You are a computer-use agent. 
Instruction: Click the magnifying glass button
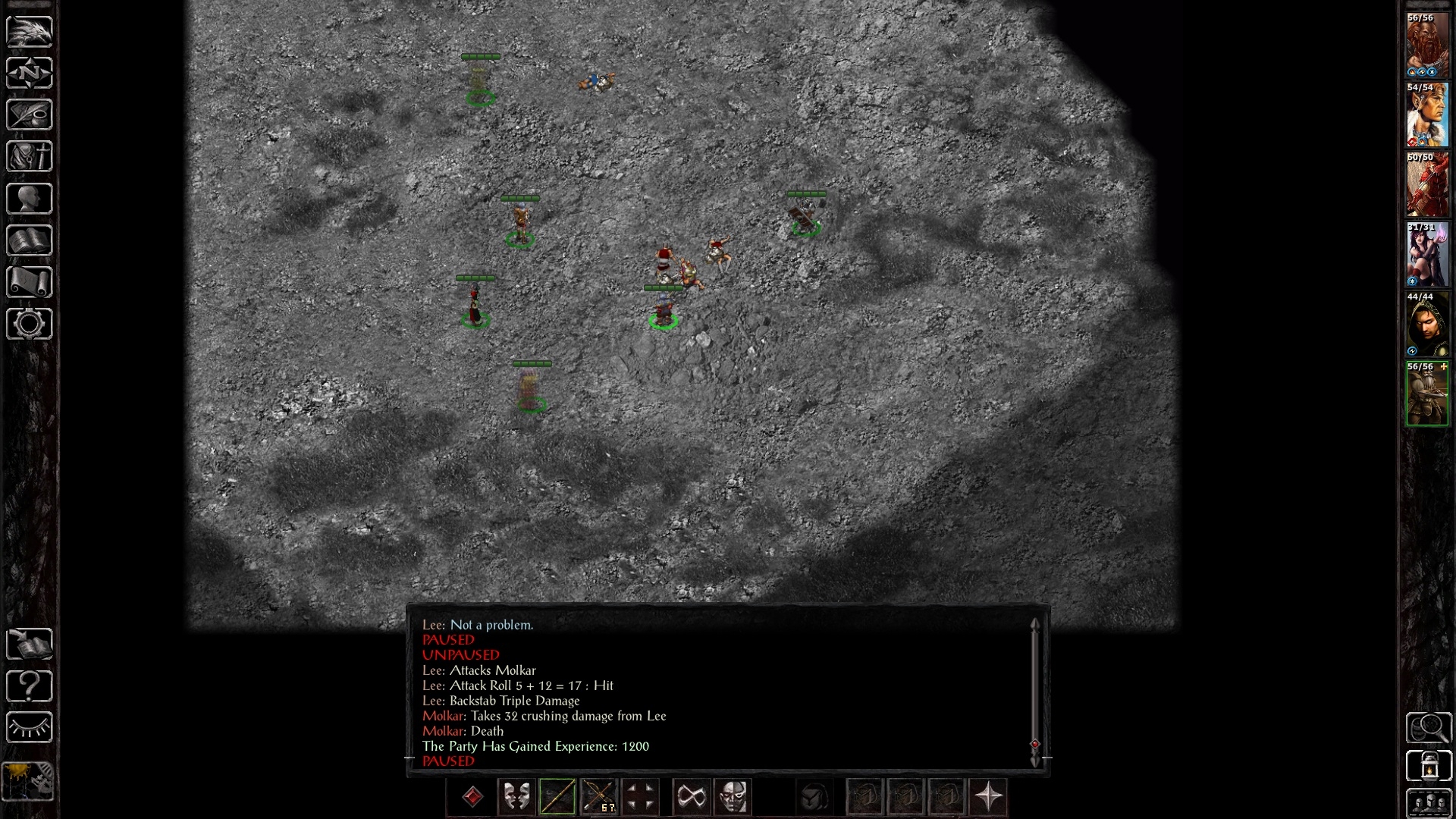tap(1429, 728)
